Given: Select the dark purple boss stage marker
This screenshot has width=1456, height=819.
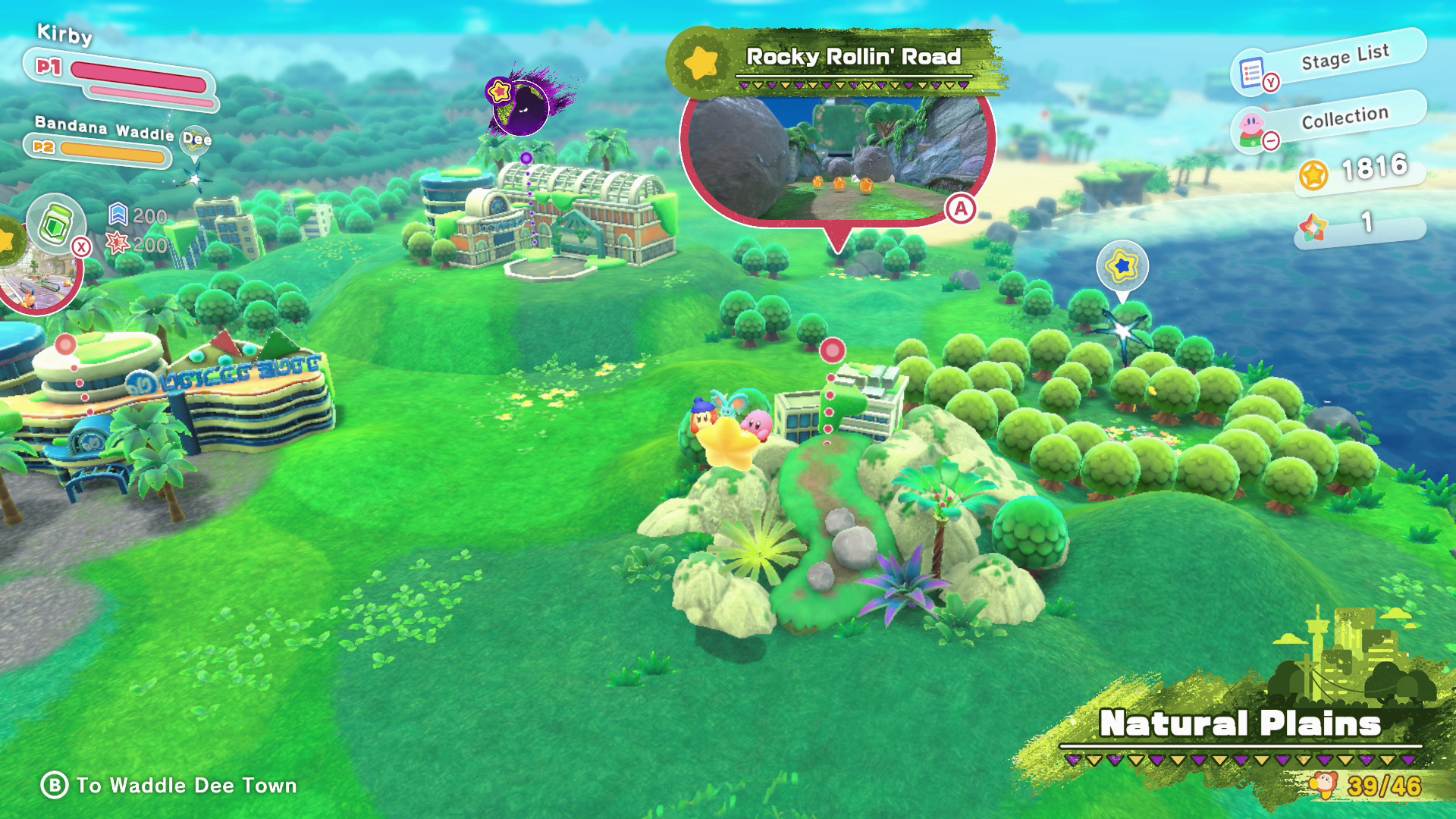Looking at the screenshot, I should (x=520, y=106).
